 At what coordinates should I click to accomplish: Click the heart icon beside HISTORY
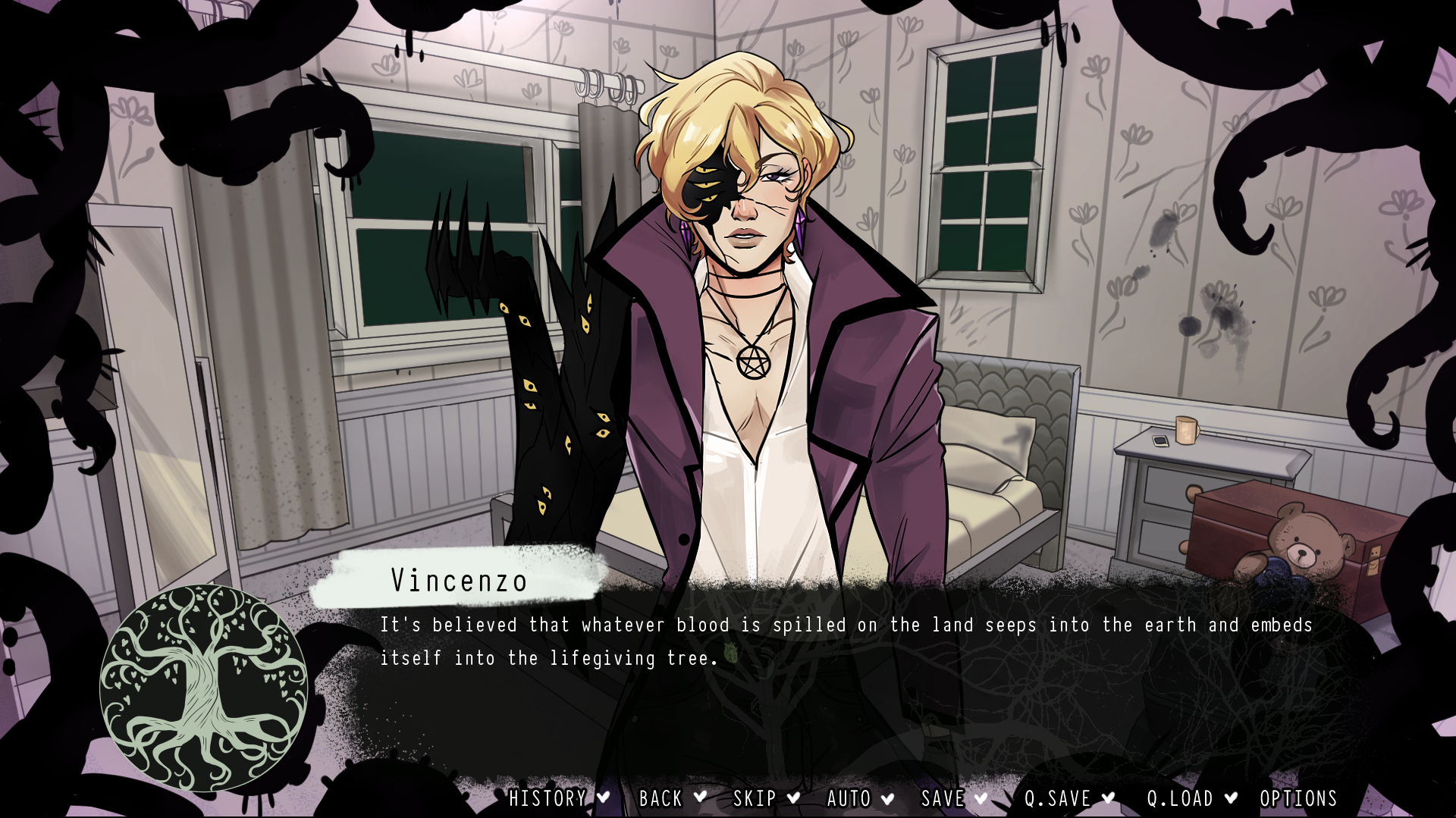pos(603,798)
